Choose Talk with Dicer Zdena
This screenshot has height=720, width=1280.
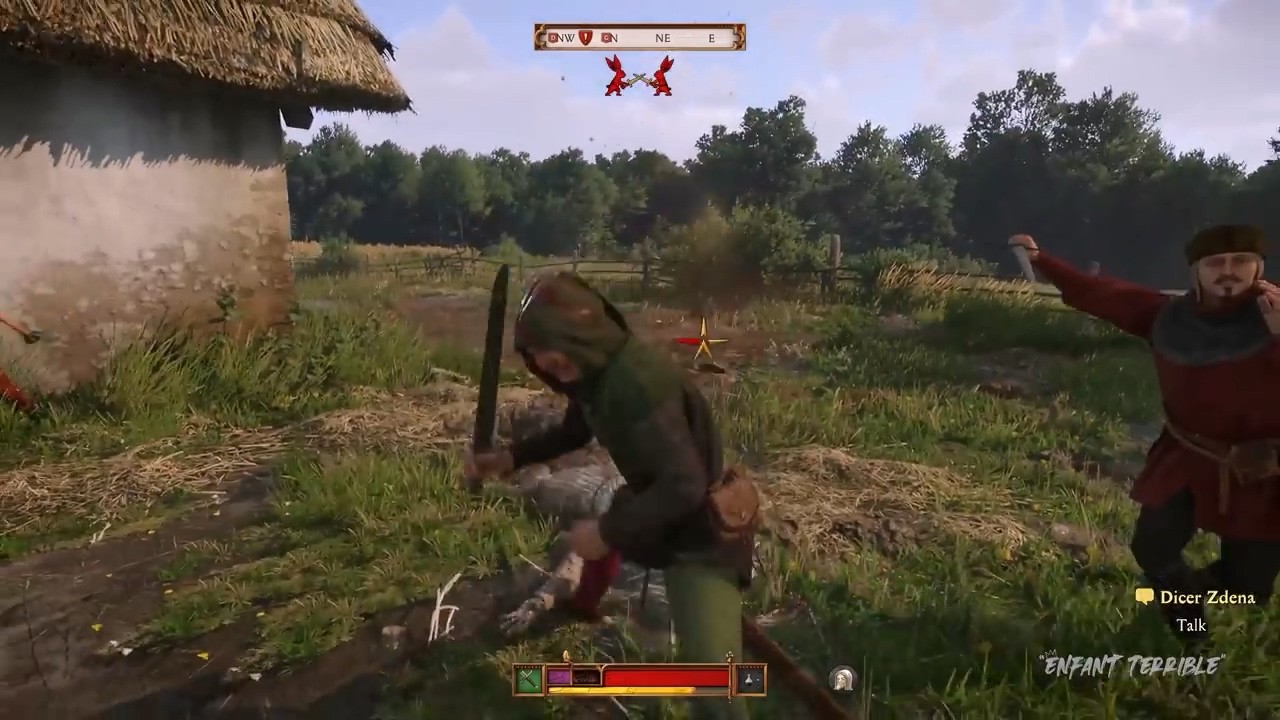point(1191,625)
